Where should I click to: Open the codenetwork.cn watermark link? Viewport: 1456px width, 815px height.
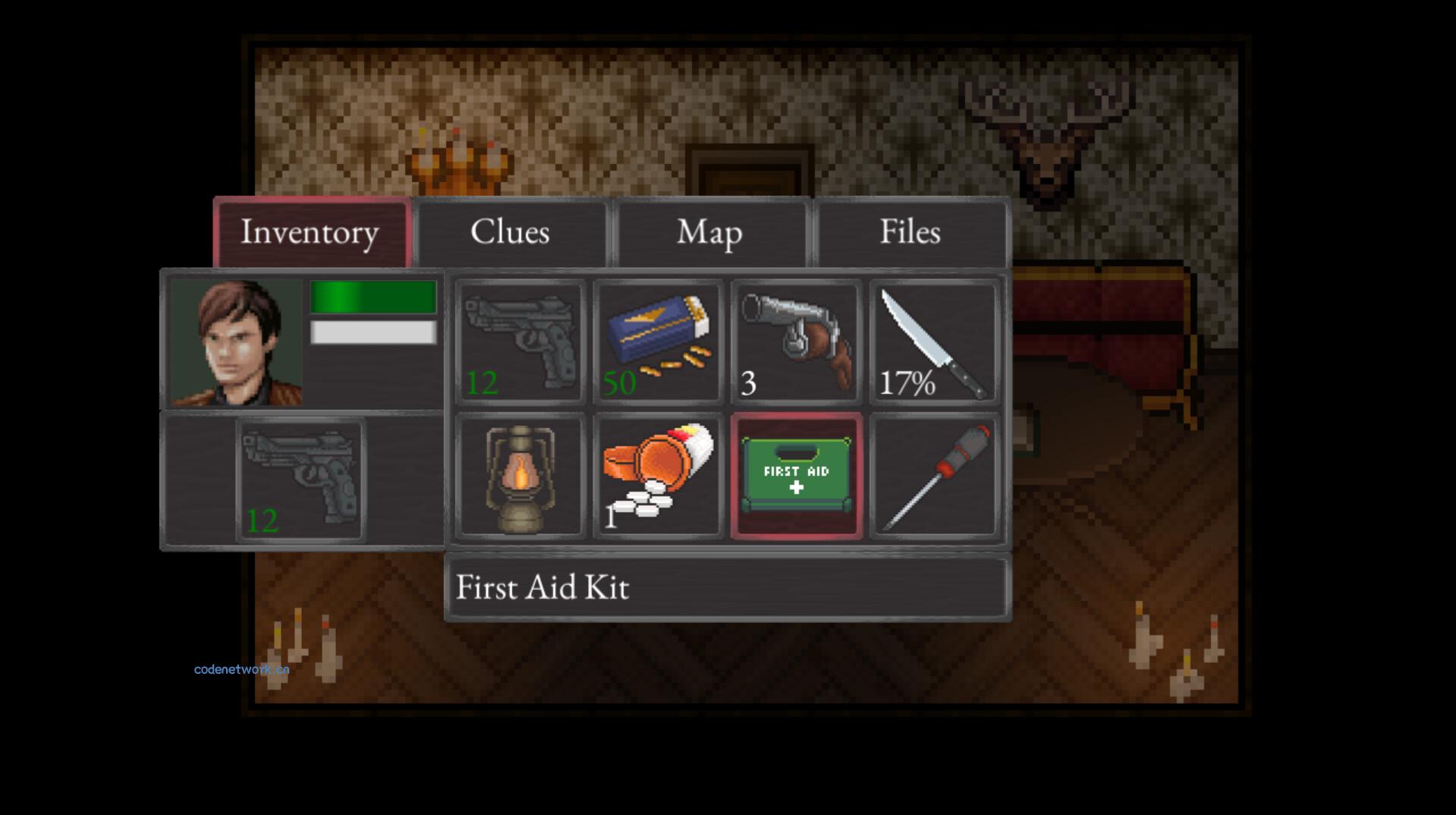[x=241, y=669]
